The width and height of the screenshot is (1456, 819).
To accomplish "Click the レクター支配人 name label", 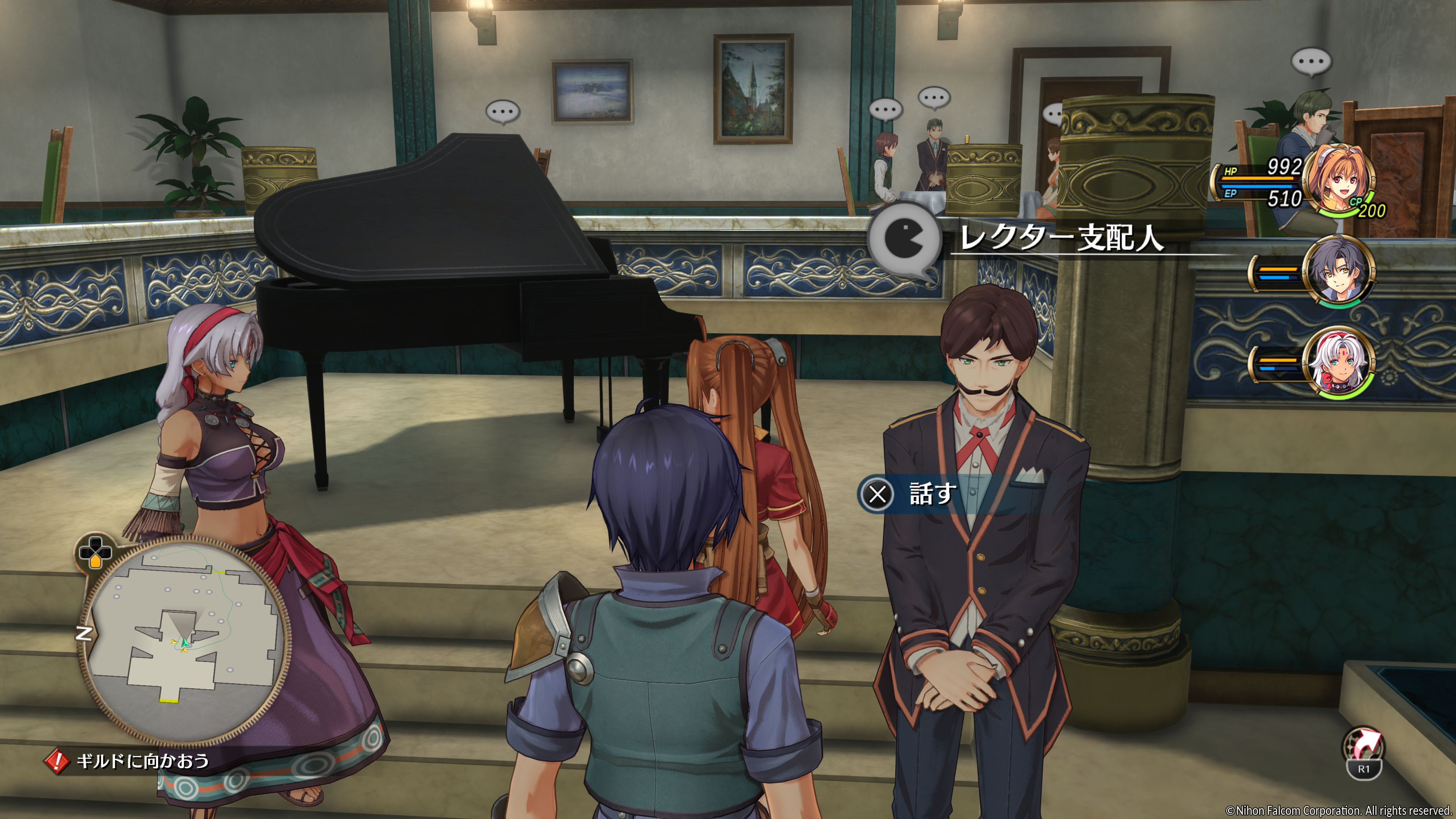I will 1062,237.
